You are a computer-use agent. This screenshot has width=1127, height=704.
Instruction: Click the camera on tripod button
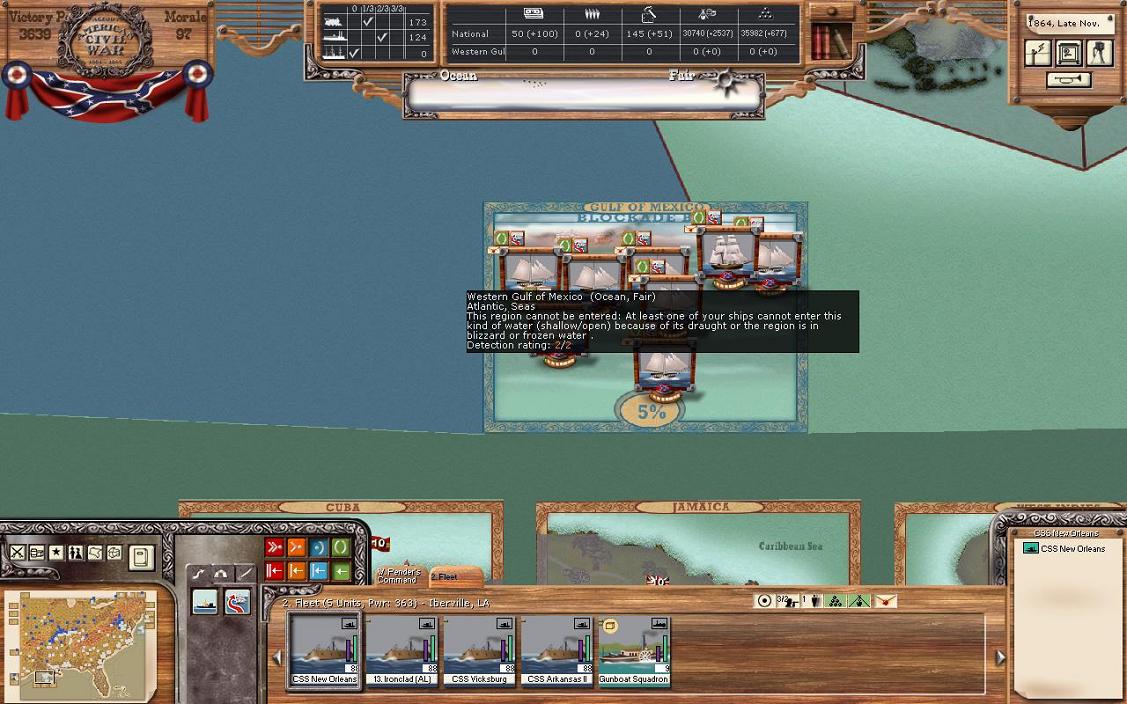[1099, 53]
